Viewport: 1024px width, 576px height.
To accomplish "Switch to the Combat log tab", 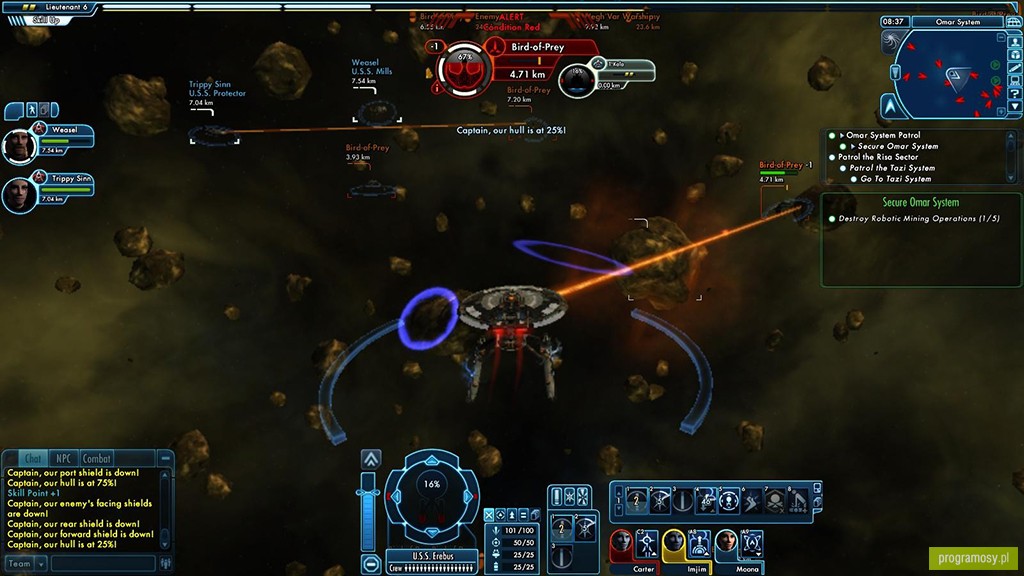I will (x=96, y=458).
